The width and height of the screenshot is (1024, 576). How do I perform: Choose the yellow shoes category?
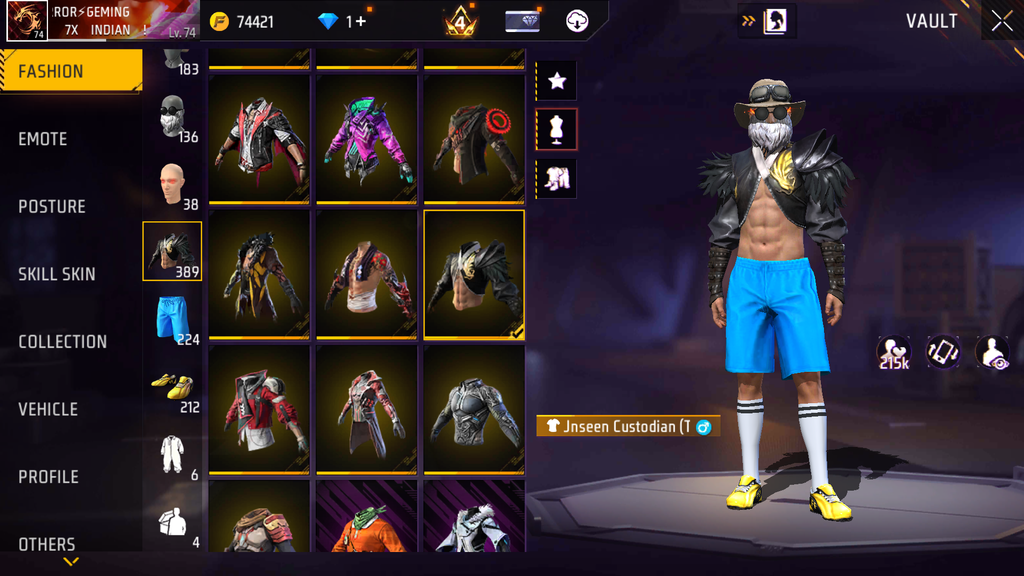(173, 386)
